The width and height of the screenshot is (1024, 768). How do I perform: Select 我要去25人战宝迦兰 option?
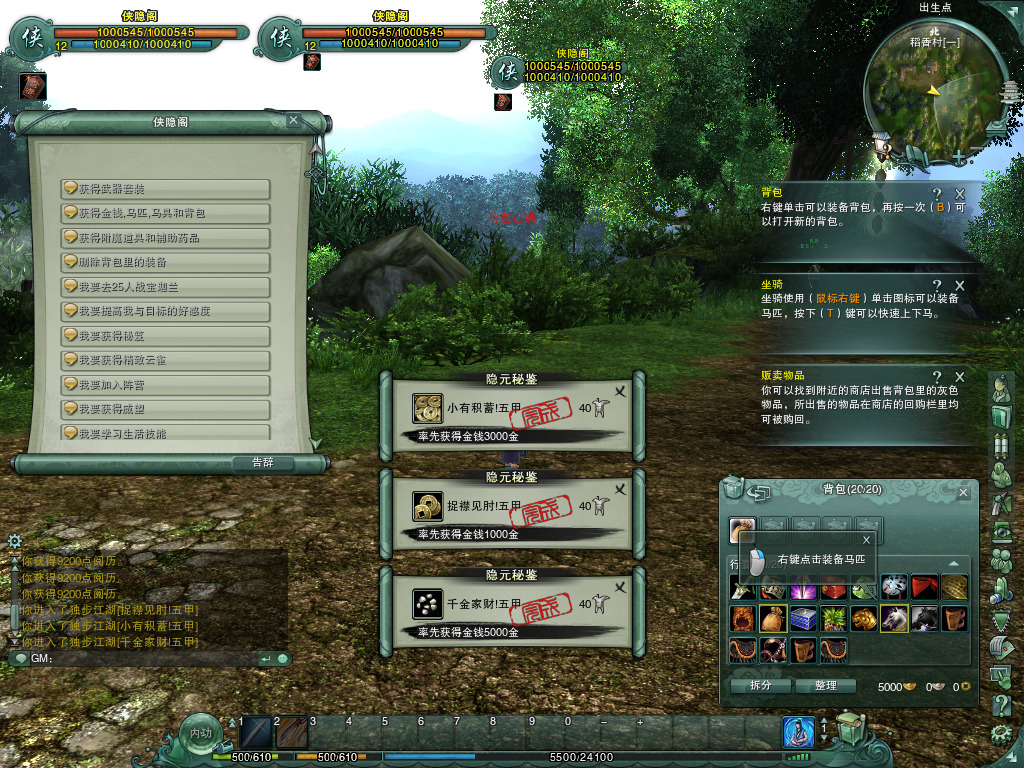[x=166, y=287]
